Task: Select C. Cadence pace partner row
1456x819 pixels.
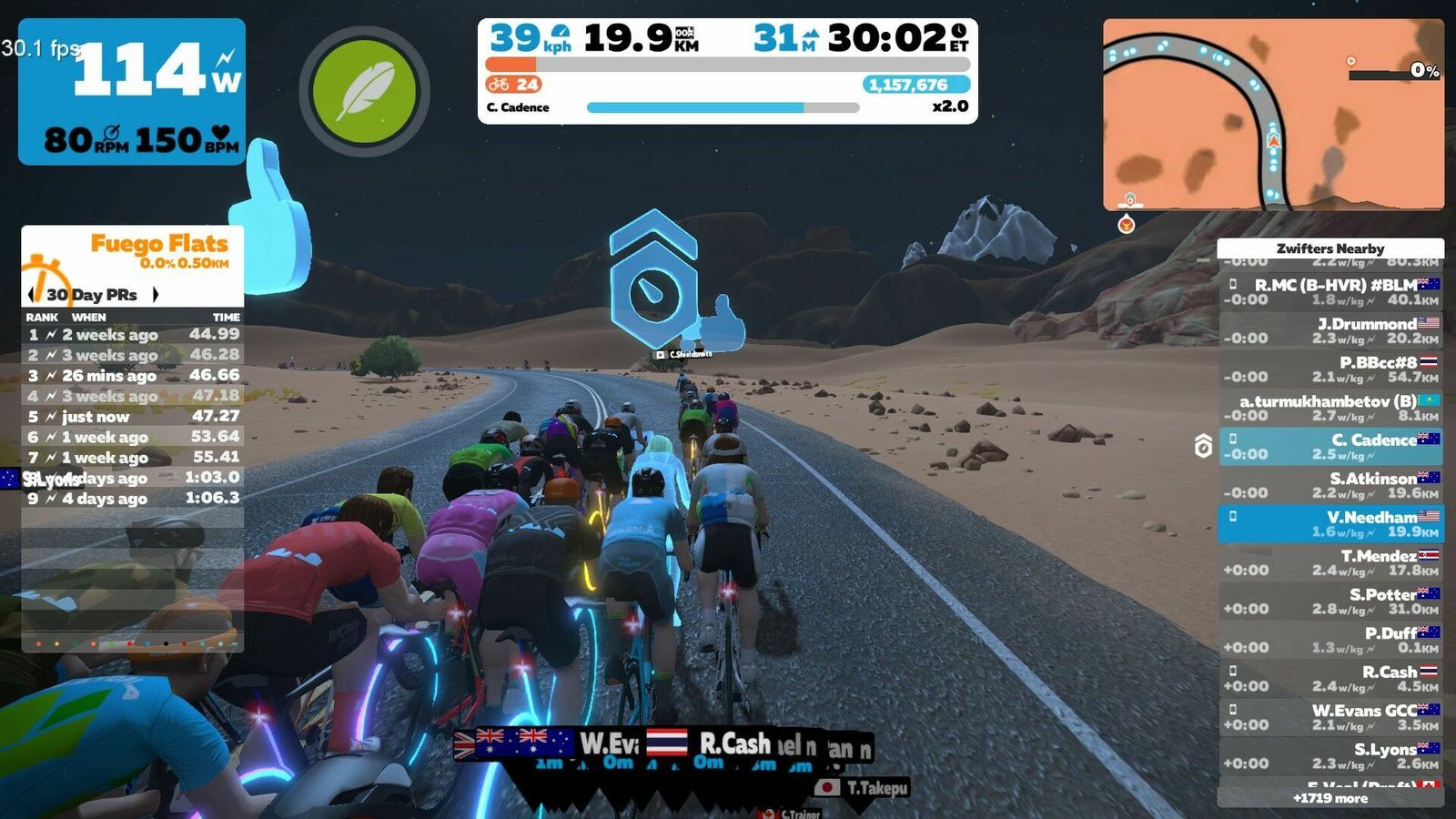Action: click(1330, 446)
